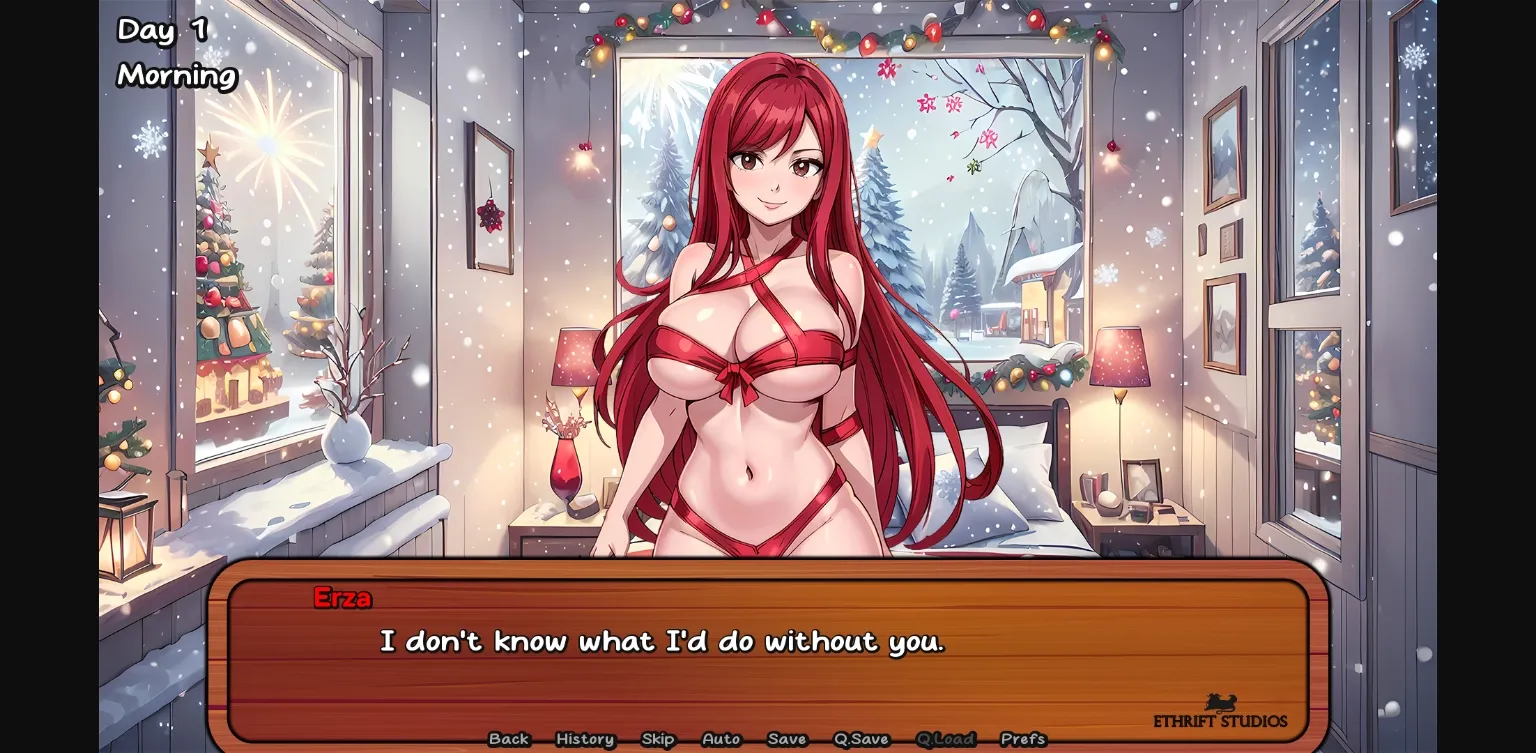Go Back to the previous dialogue line
Viewport: 1536px width, 753px height.
point(509,739)
